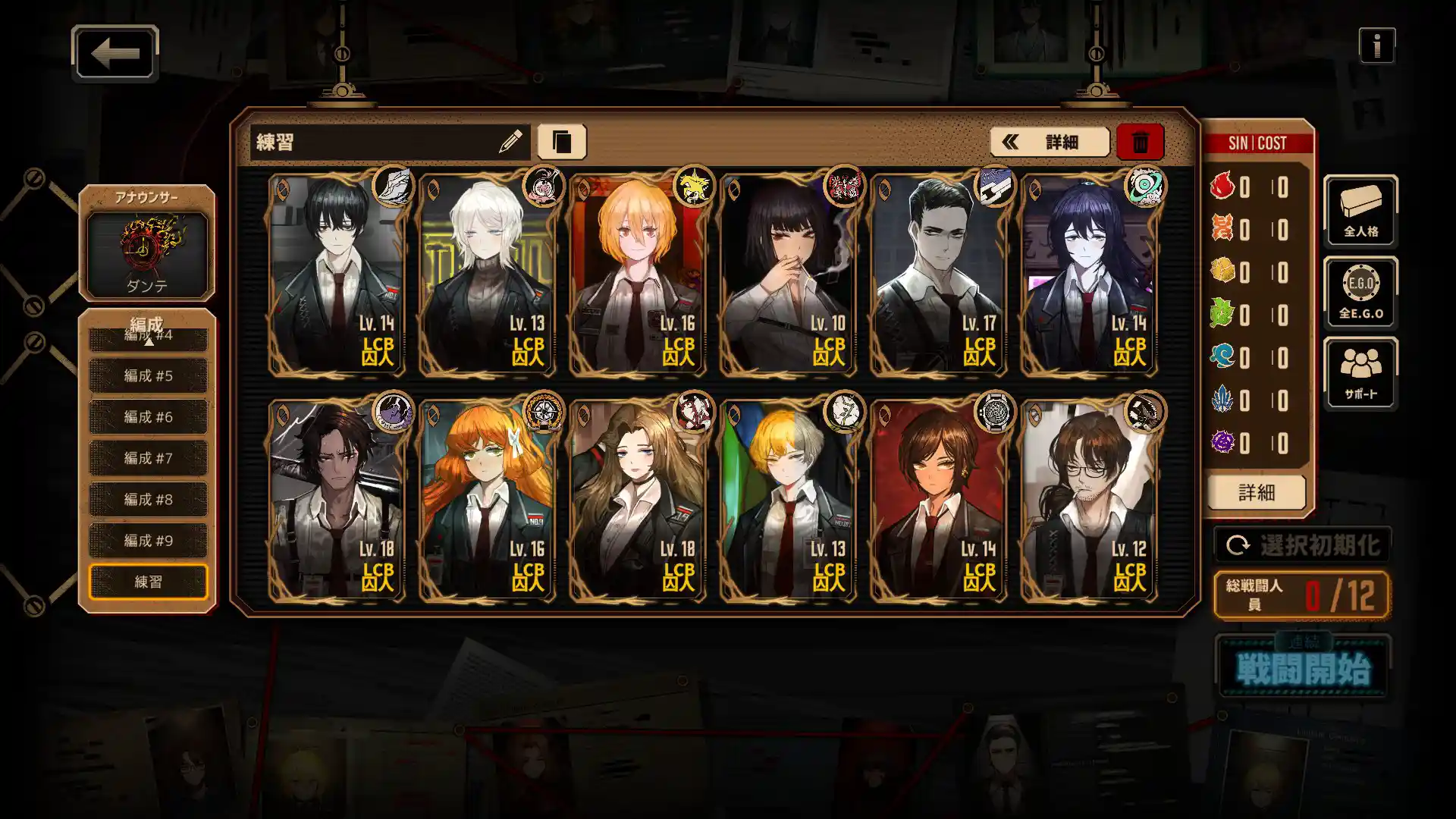This screenshot has height=819, width=1456.
Task: Switch to 編成 #5
Action: [148, 375]
